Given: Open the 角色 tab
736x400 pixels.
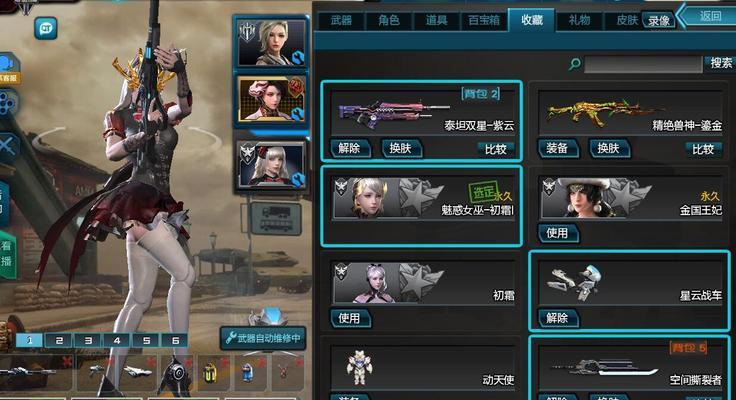Looking at the screenshot, I should tap(388, 20).
